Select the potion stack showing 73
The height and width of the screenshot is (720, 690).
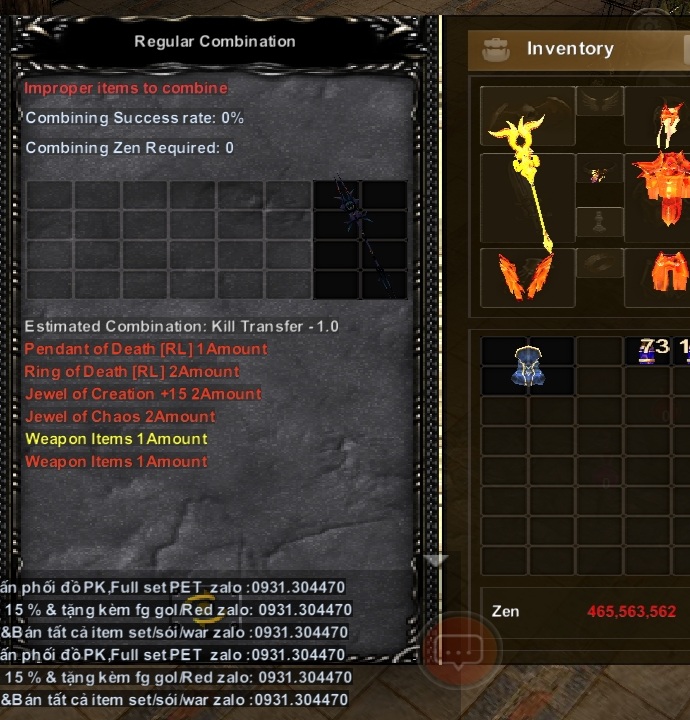click(x=651, y=350)
